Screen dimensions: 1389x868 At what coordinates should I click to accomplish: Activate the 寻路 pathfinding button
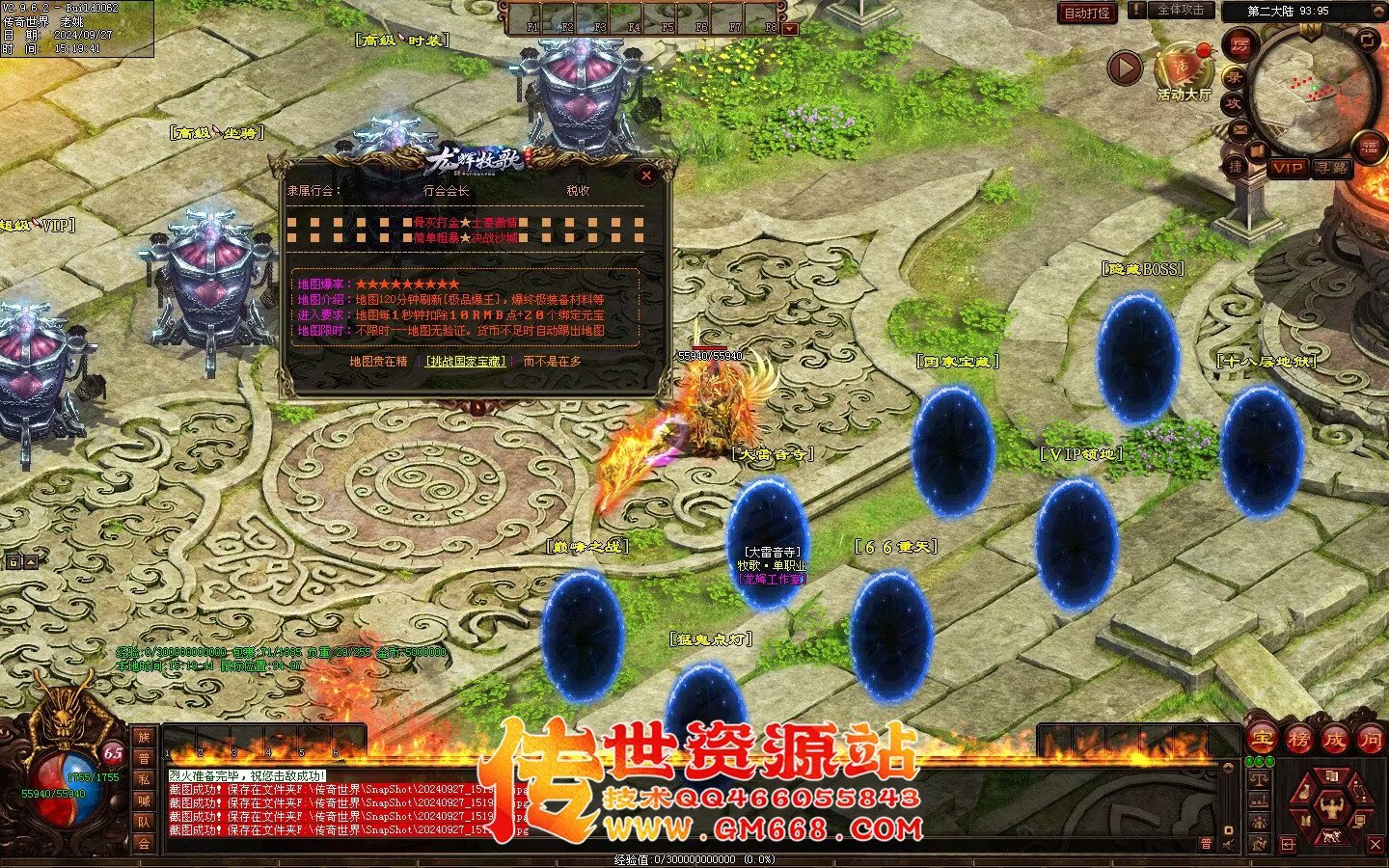pos(1332,168)
